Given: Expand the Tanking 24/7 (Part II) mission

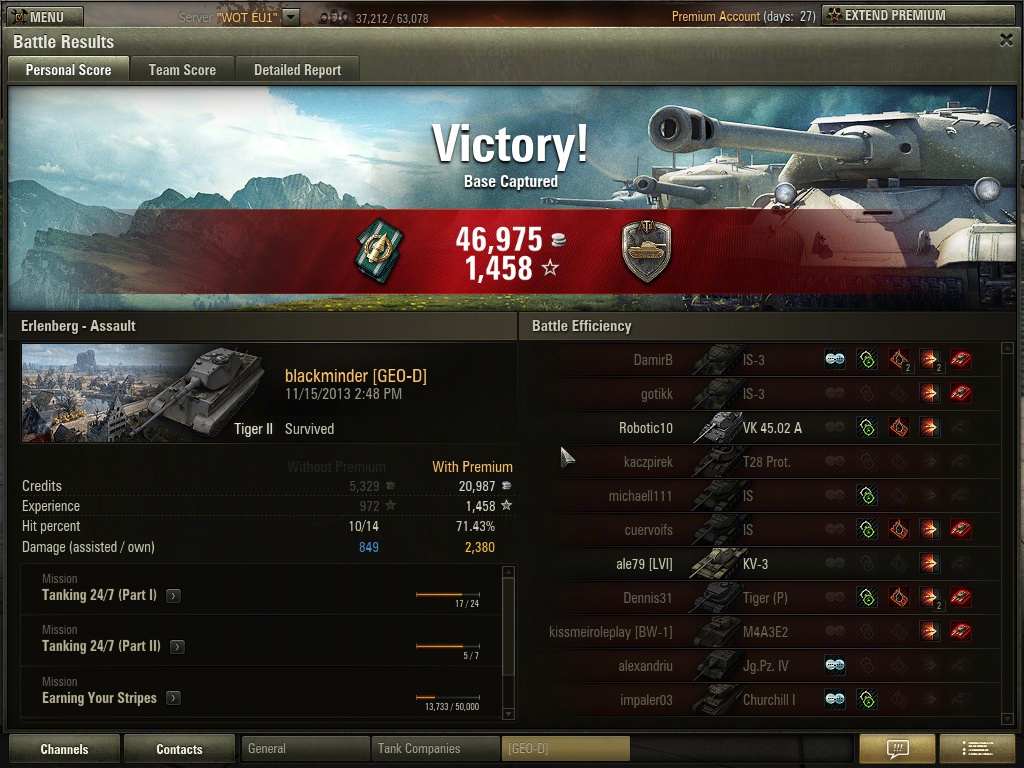Looking at the screenshot, I should (x=177, y=647).
